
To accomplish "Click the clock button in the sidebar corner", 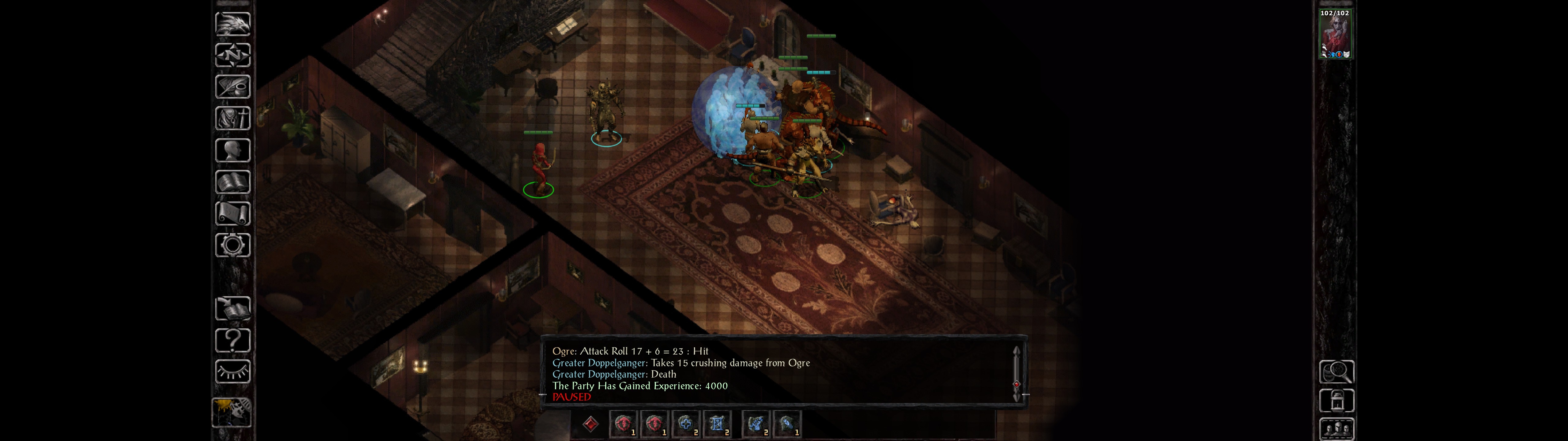I will pyautogui.click(x=231, y=413).
